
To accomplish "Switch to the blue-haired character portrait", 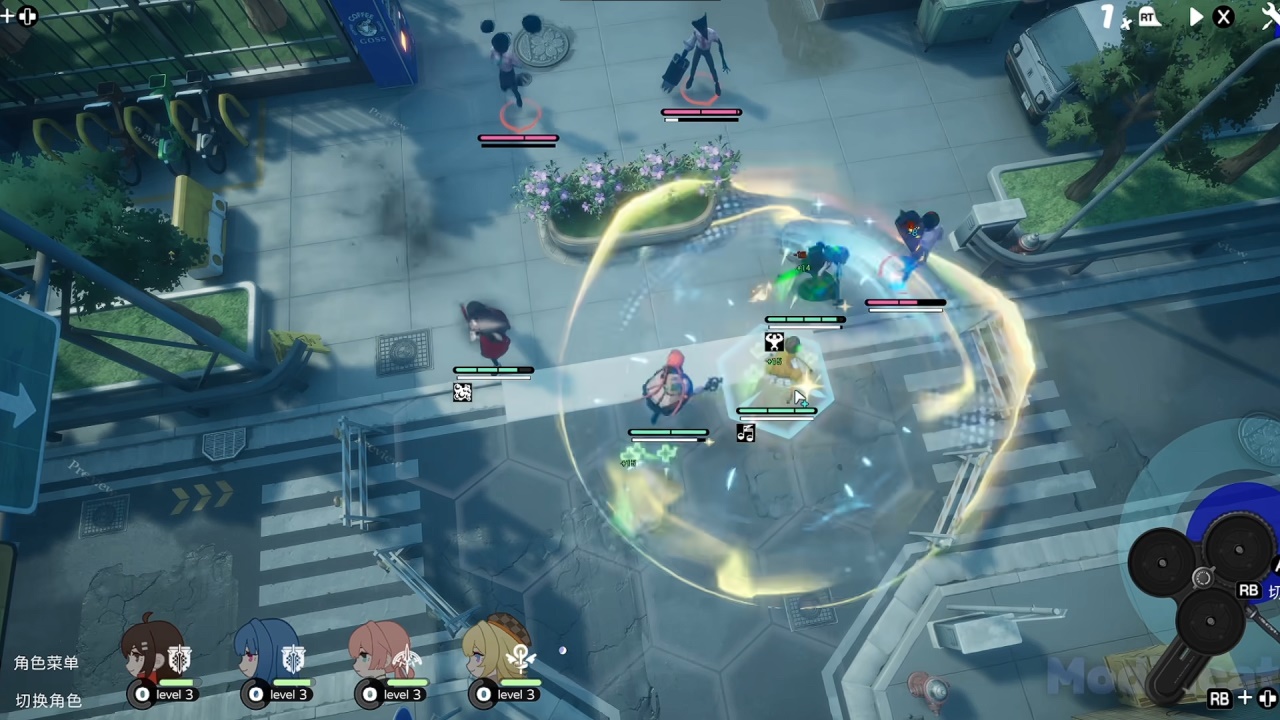I will [x=265, y=648].
